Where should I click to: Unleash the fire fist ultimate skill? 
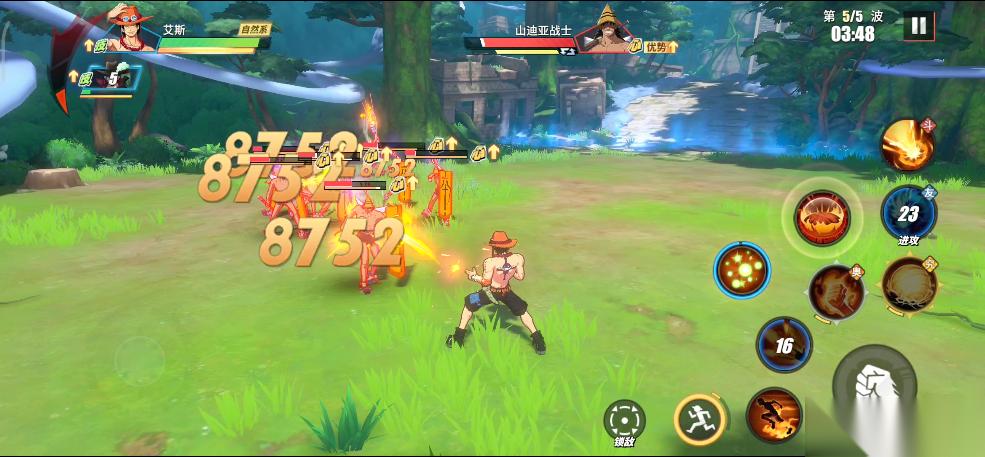coord(907,145)
